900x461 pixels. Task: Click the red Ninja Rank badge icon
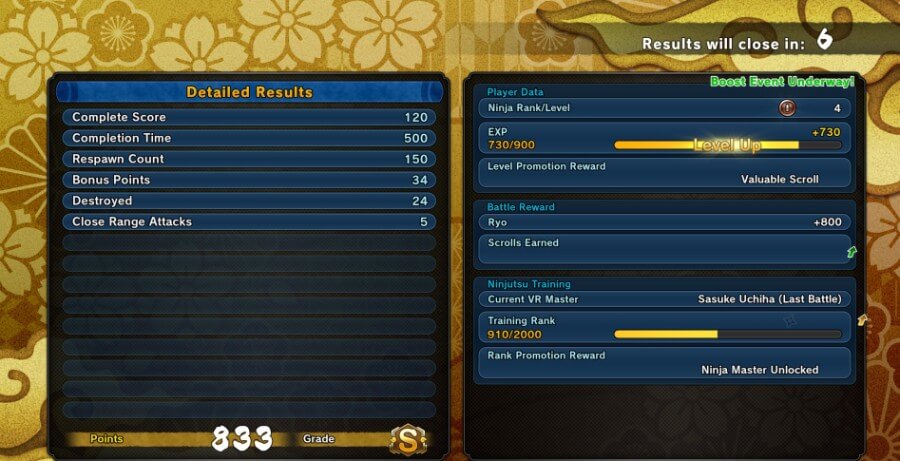(787, 108)
